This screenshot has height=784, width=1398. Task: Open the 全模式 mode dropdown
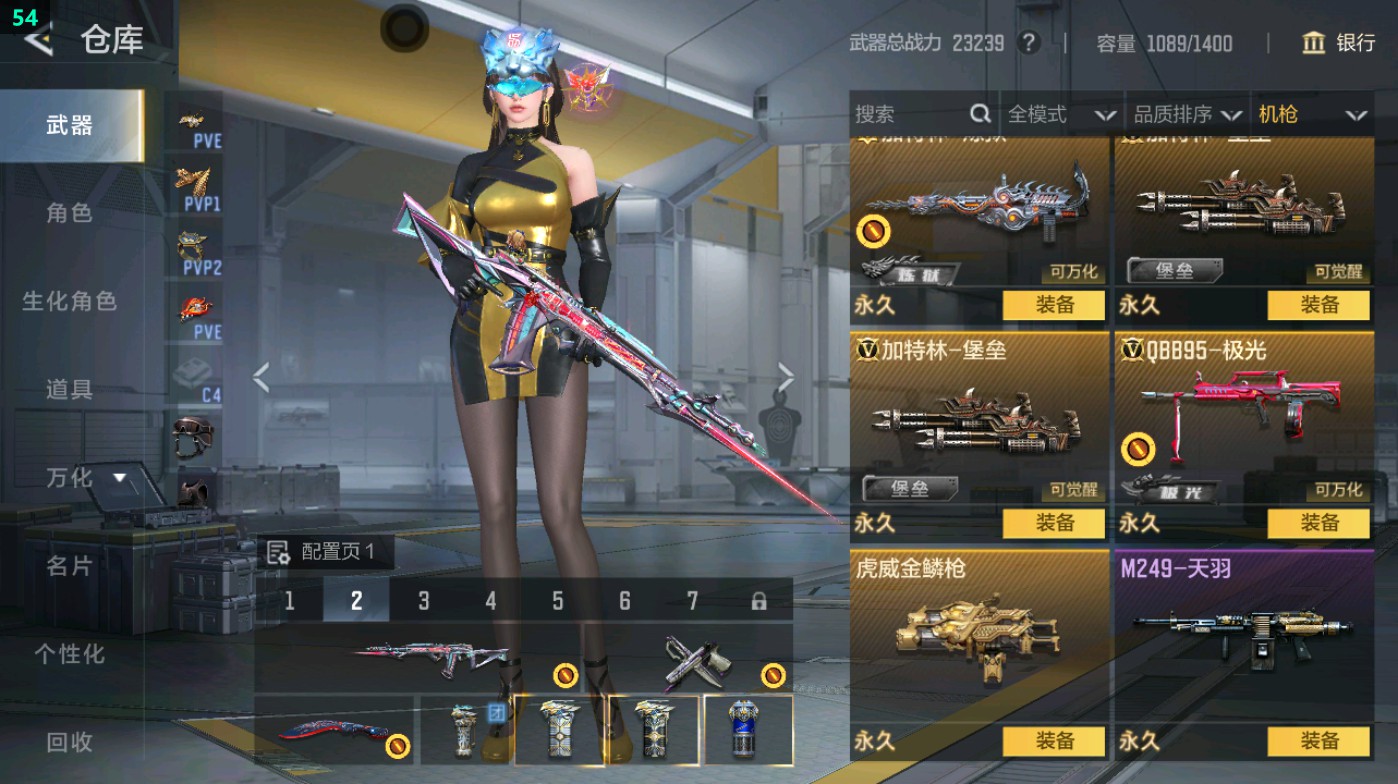coord(1061,115)
